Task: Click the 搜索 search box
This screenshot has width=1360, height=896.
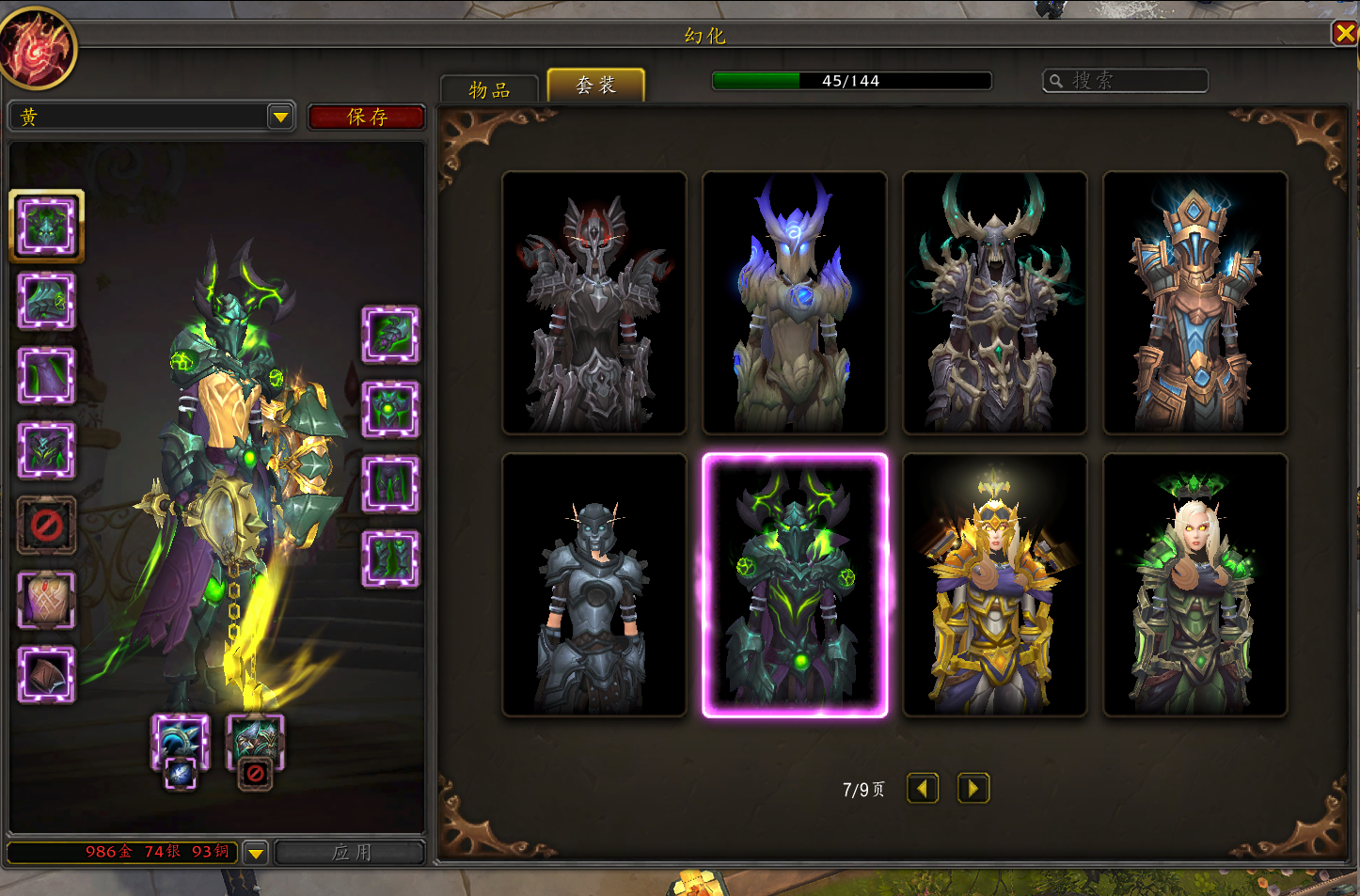Action: 1126,81
